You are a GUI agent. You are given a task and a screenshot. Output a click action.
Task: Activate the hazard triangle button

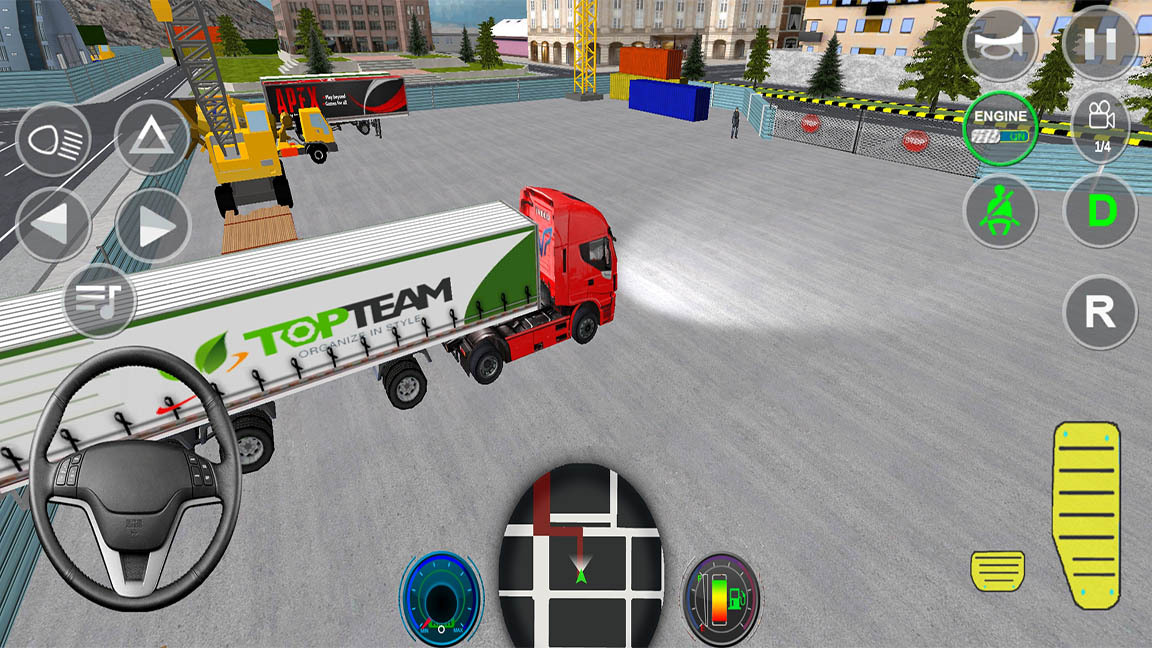[152, 138]
